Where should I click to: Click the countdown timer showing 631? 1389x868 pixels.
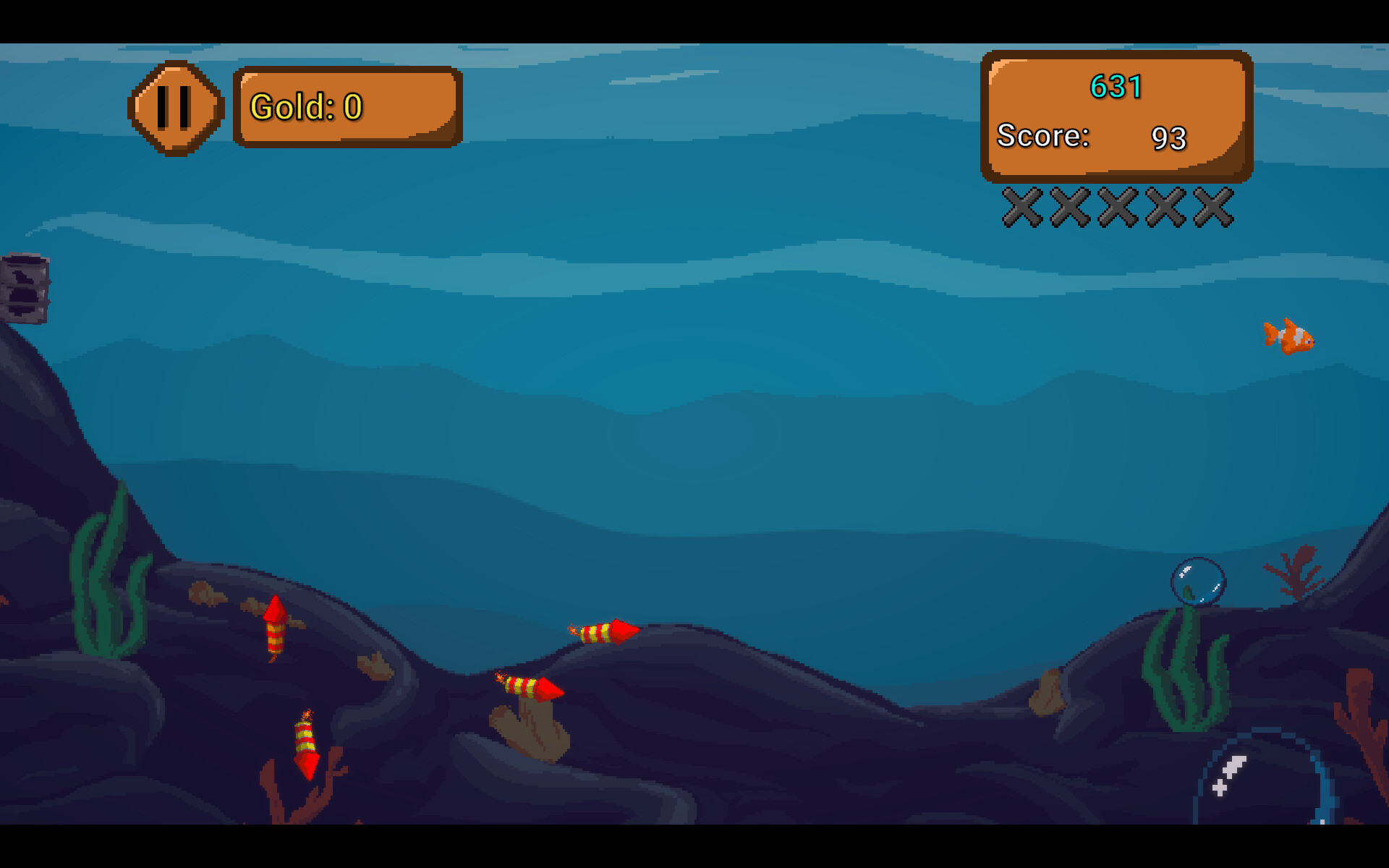pos(1115,87)
